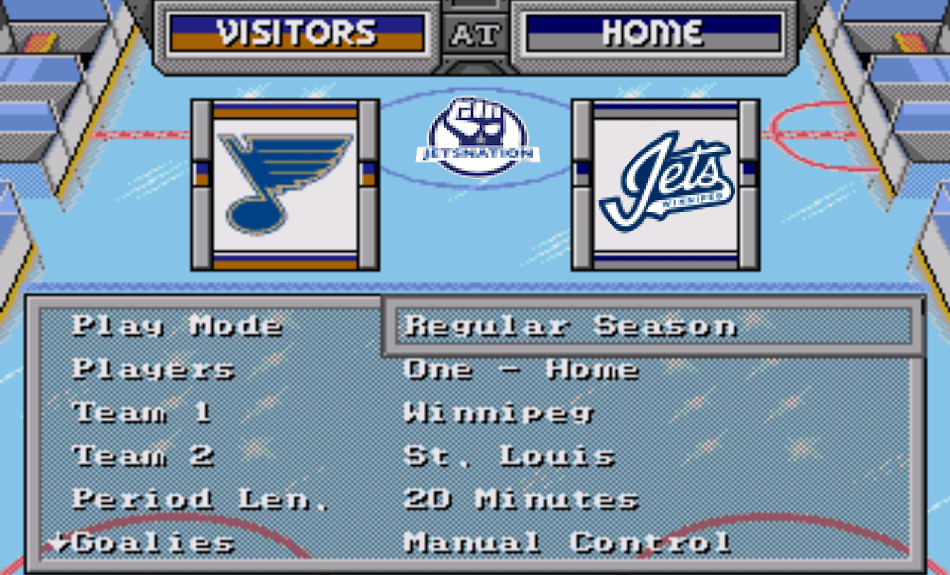Change the 20 Minutes period length
The height and width of the screenshot is (575, 950).
coord(520,499)
